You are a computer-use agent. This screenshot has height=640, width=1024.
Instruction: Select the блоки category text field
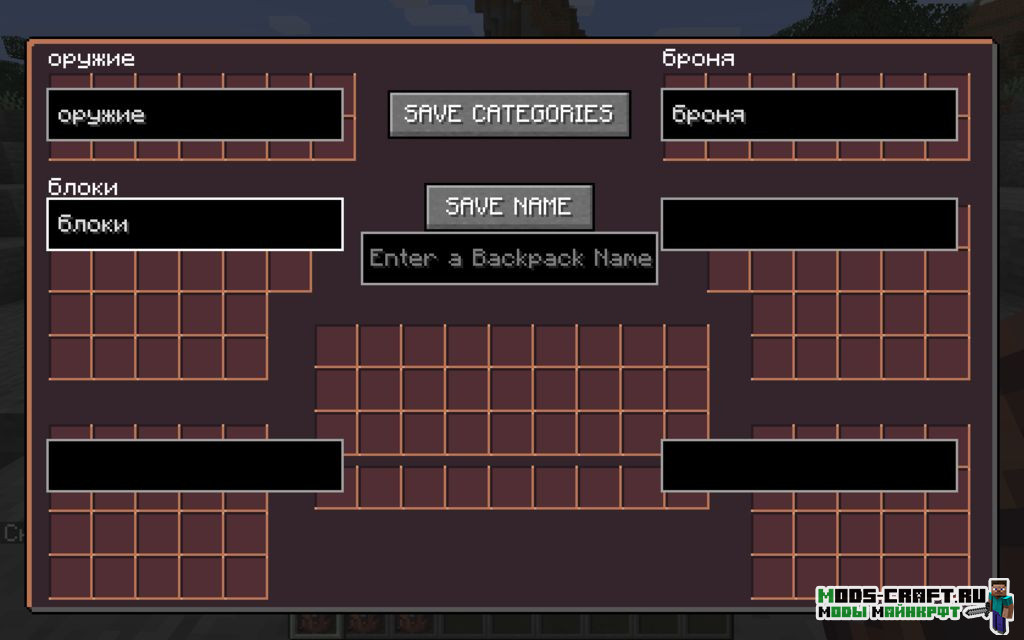click(x=195, y=224)
